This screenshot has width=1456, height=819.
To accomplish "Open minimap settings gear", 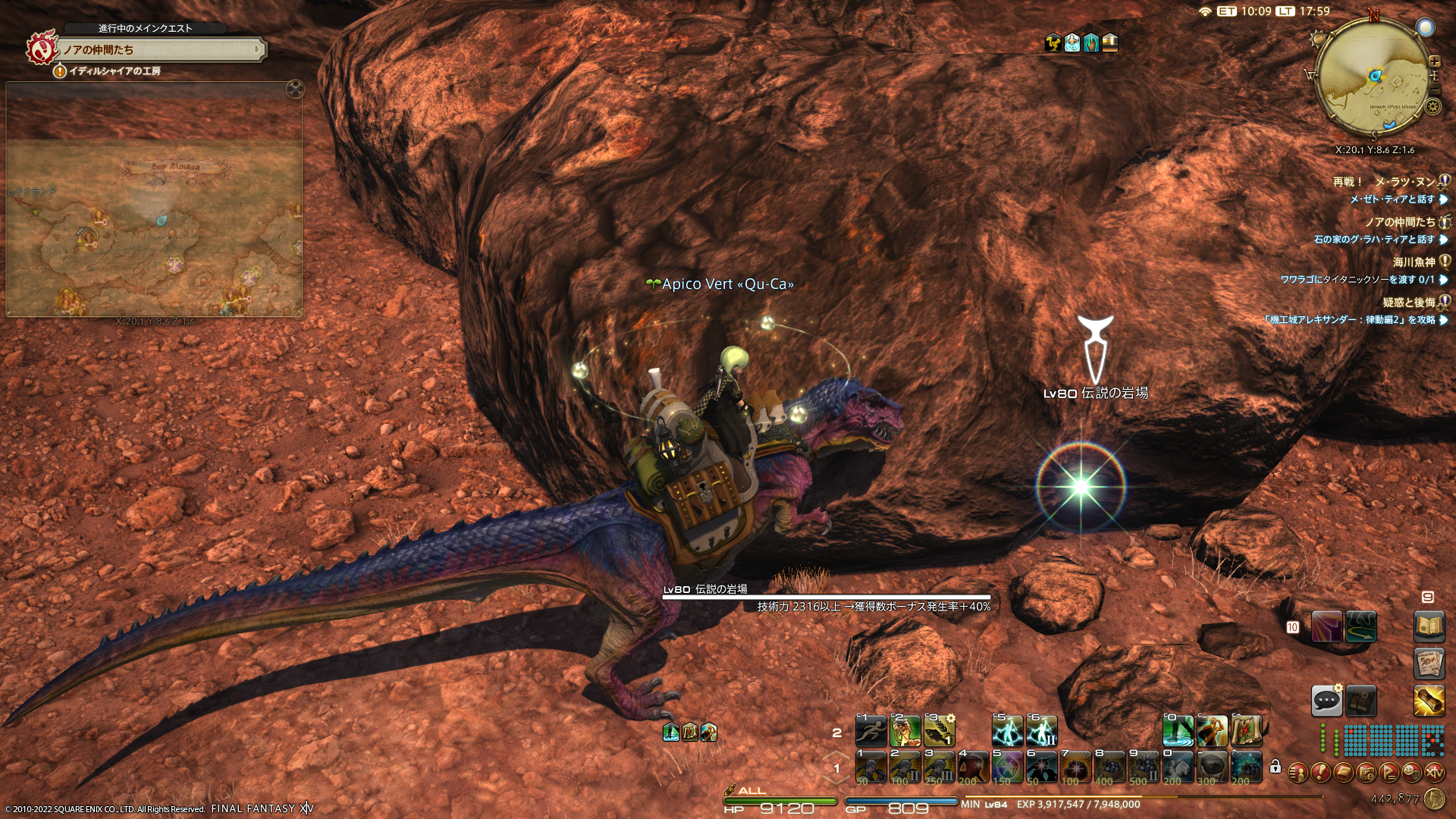I will point(1432,106).
